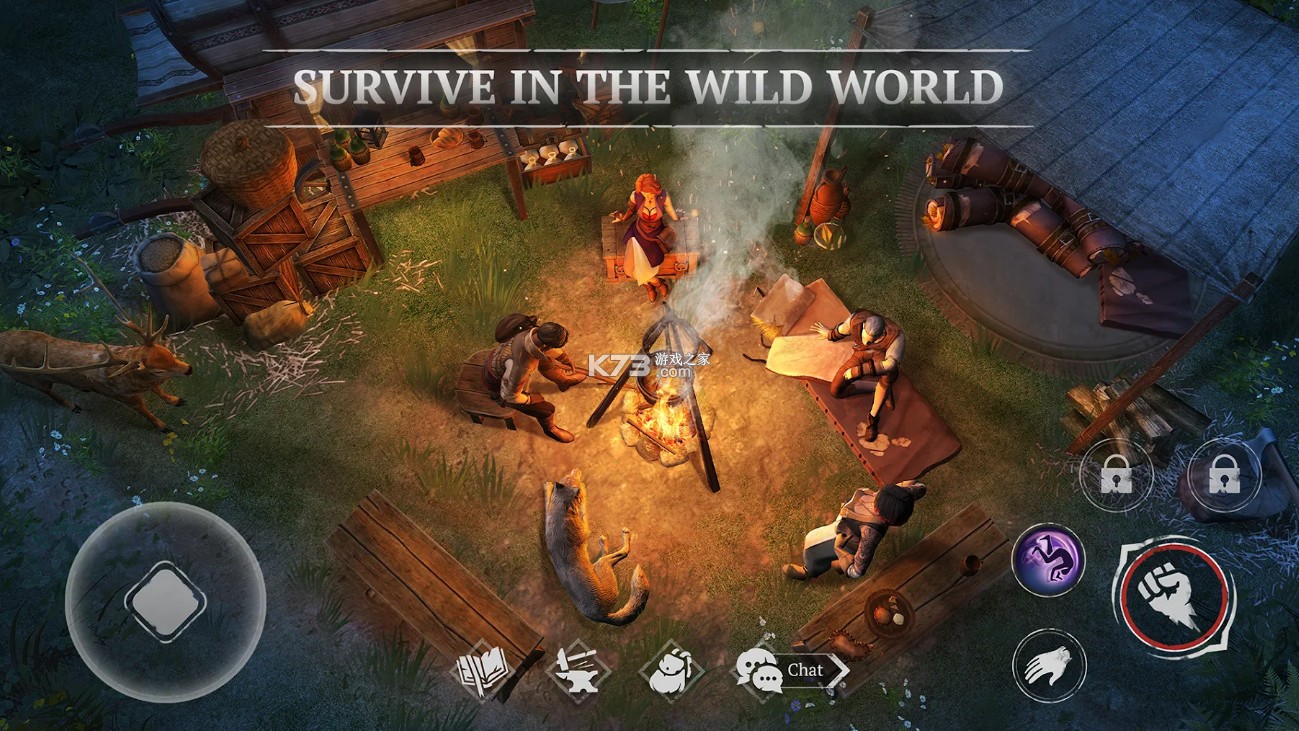1299x731 pixels.
Task: Activate the purple dodge roll ability
Action: pyautogui.click(x=1048, y=560)
